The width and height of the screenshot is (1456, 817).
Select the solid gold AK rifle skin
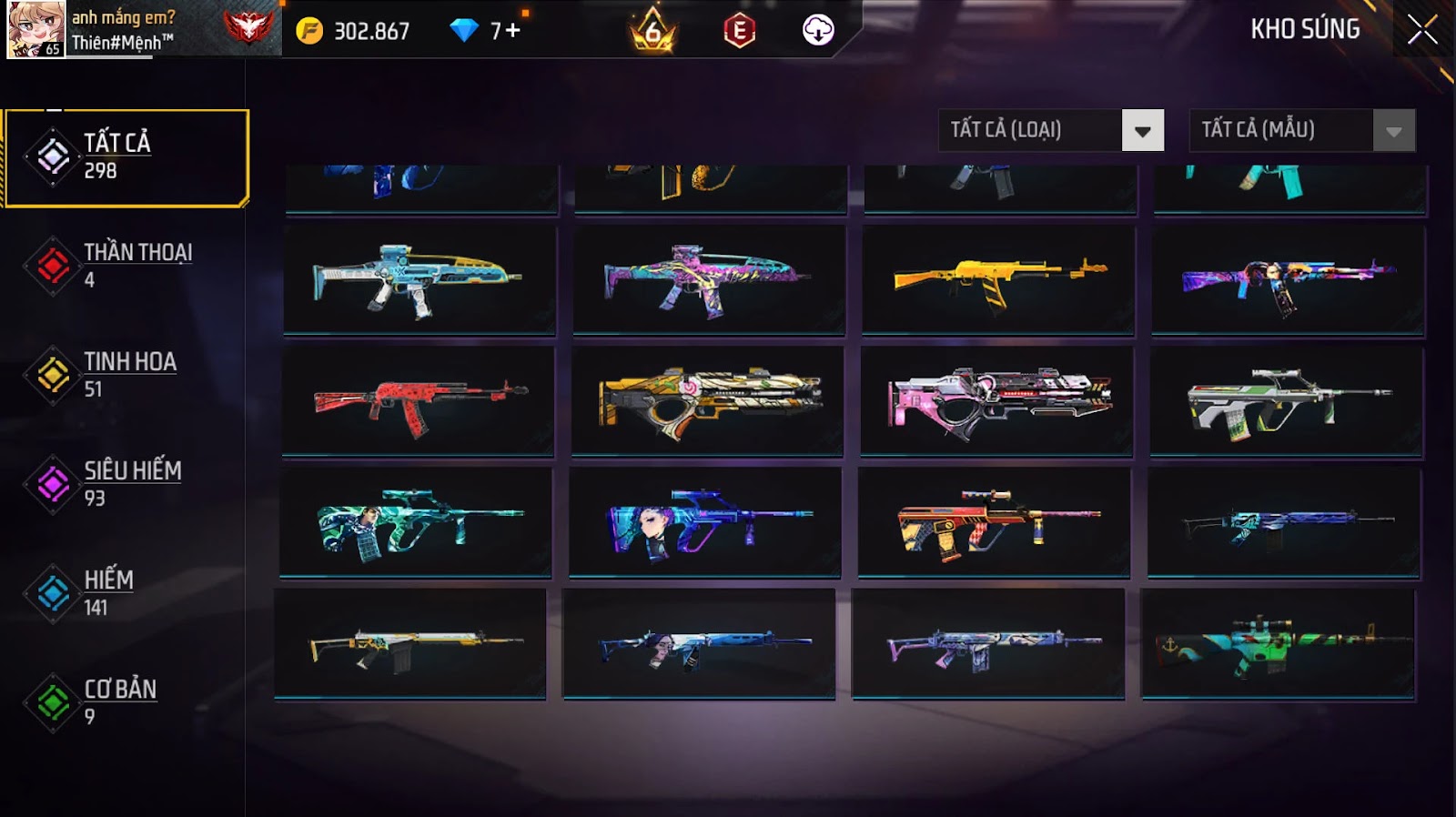coord(998,279)
